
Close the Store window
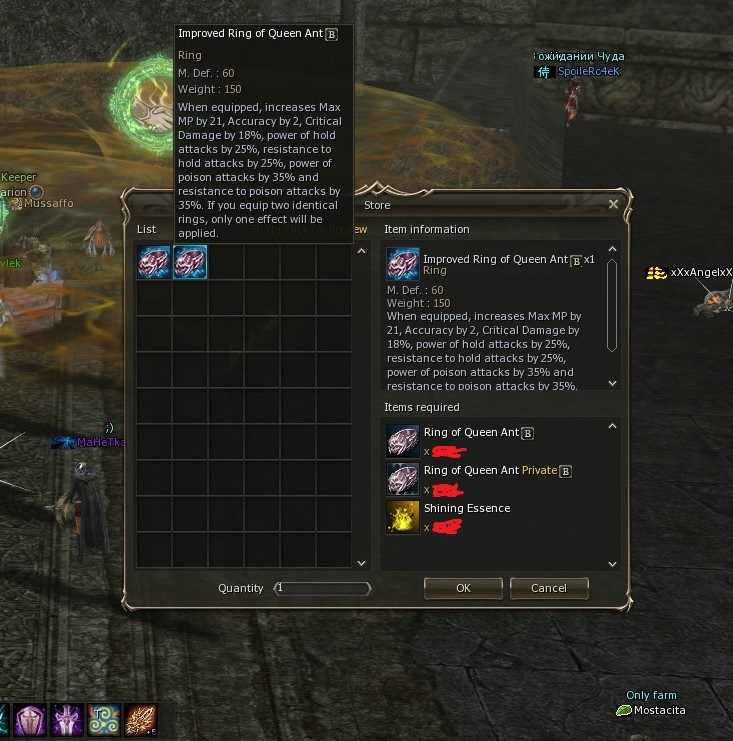click(613, 204)
